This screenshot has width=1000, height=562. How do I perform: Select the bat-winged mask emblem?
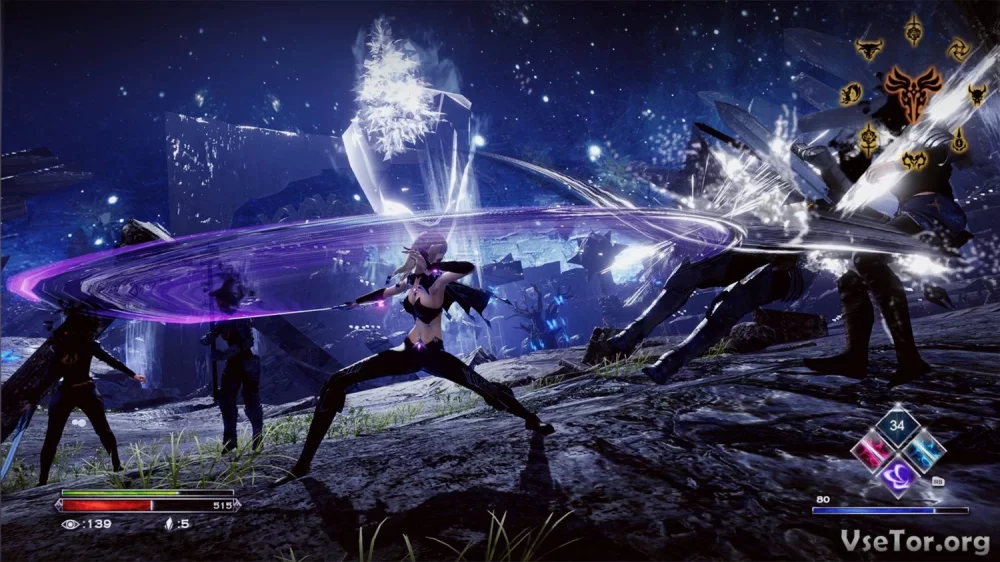tap(914, 159)
